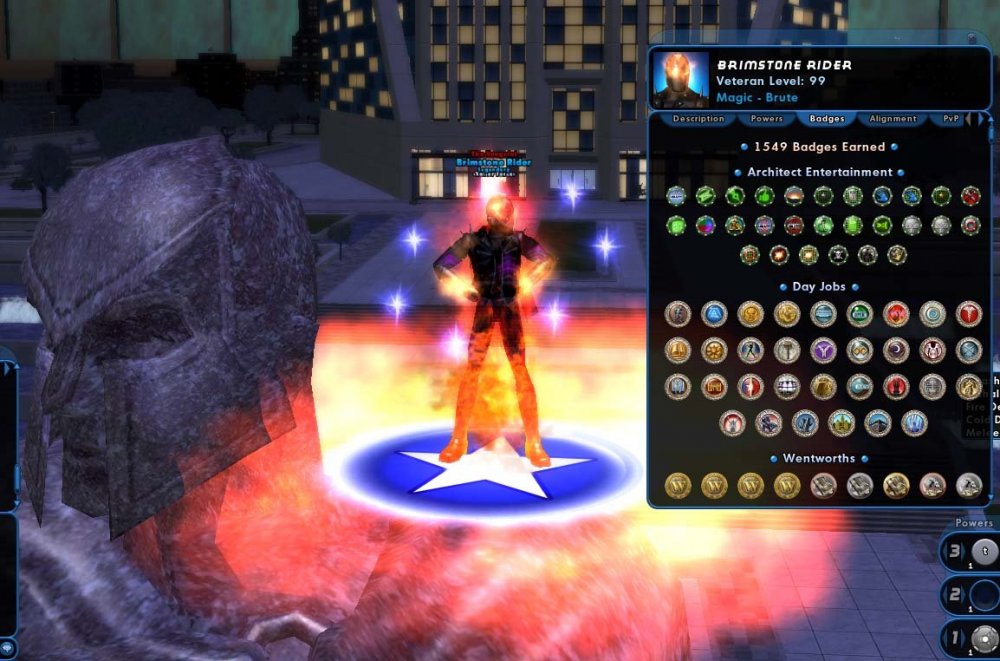Select the first gold W Wentworths badge

tap(678, 486)
